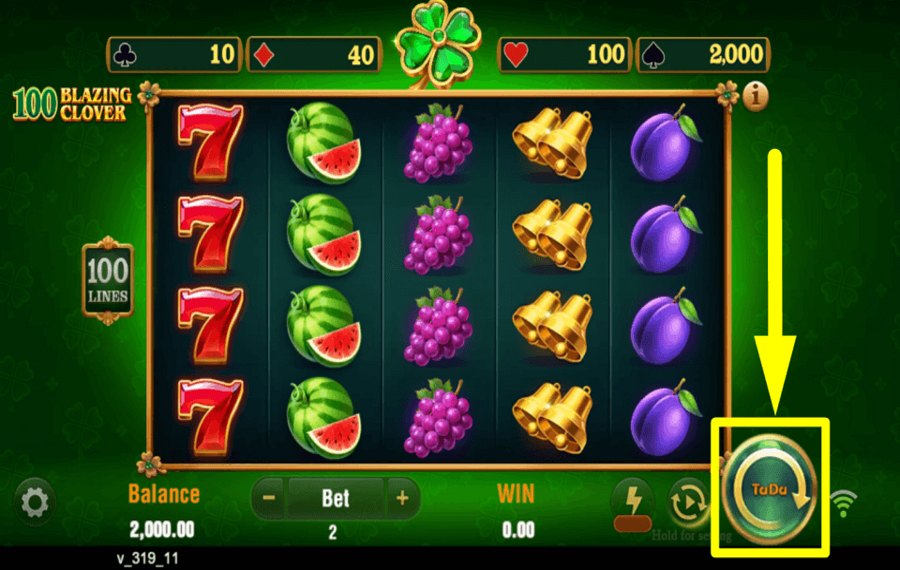Open the info paytable icon
This screenshot has height=570, width=900.
757,96
